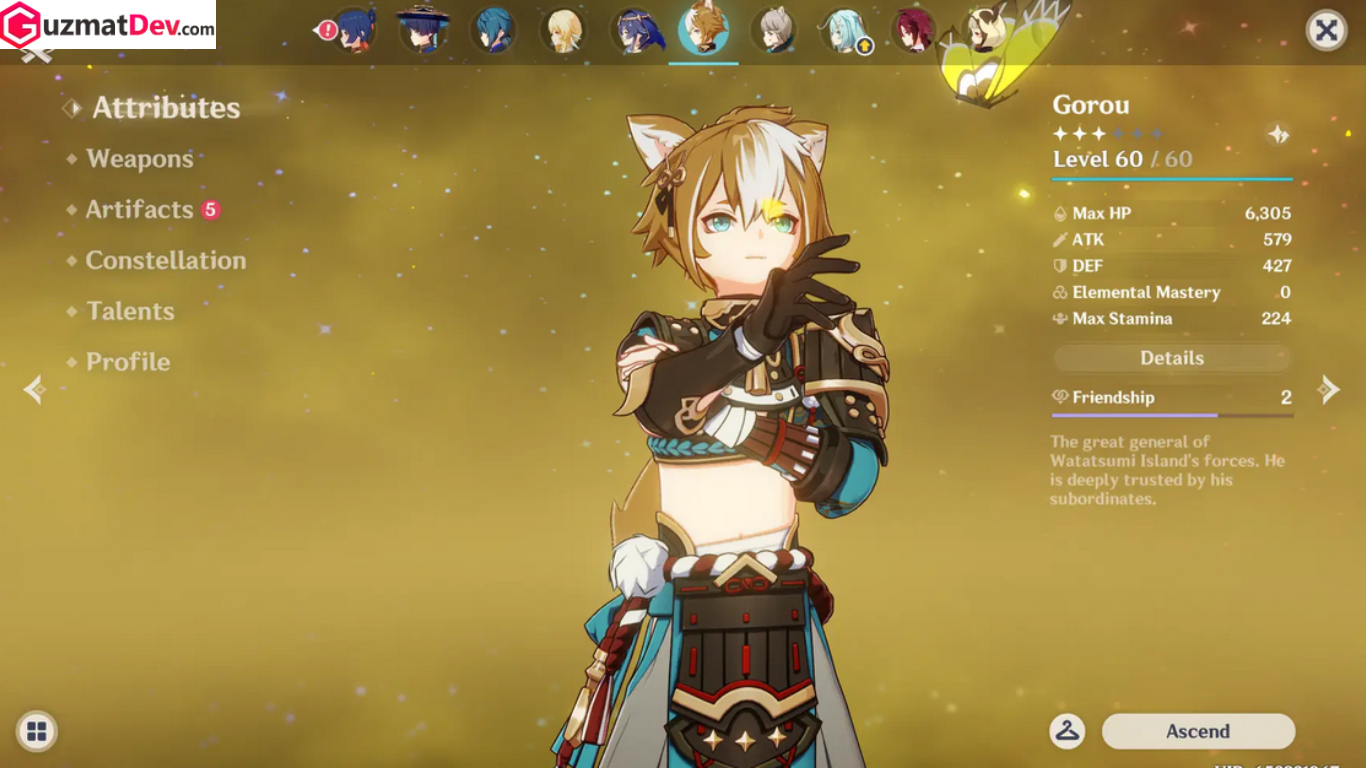Switch to next character with right arrow
The height and width of the screenshot is (768, 1366).
[1328, 389]
